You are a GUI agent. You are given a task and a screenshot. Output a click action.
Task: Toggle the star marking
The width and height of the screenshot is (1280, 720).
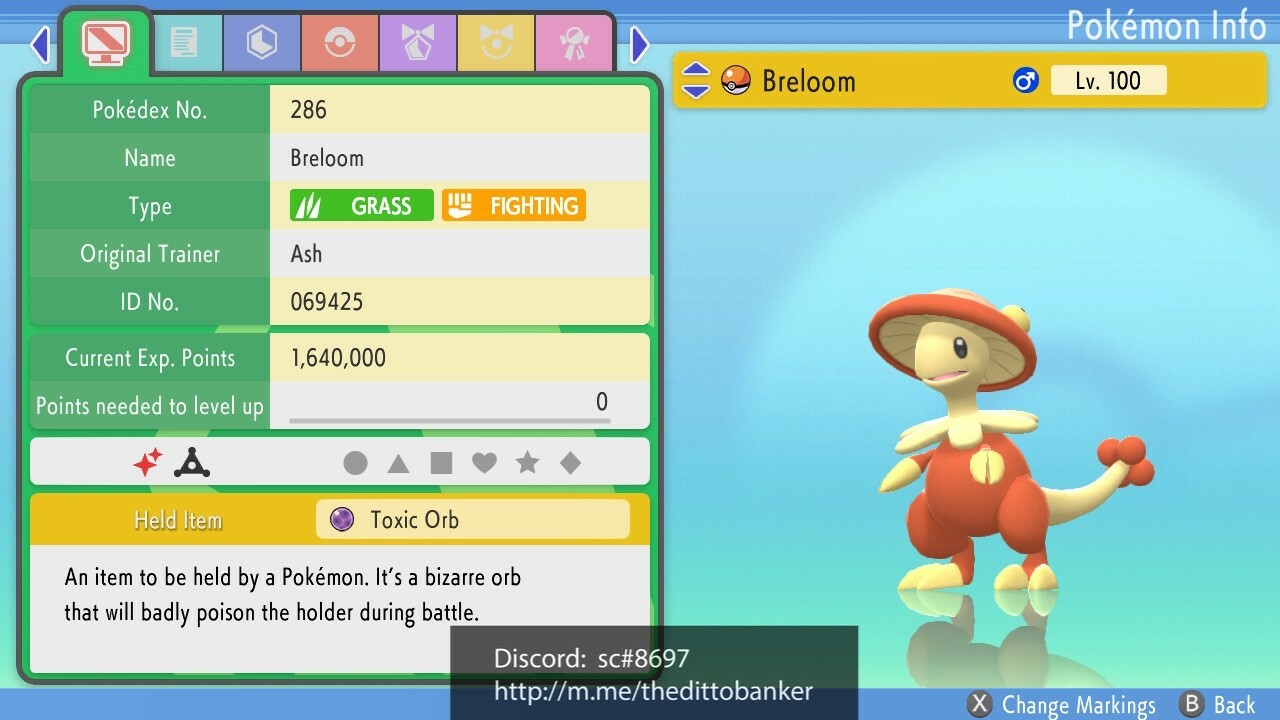[527, 463]
